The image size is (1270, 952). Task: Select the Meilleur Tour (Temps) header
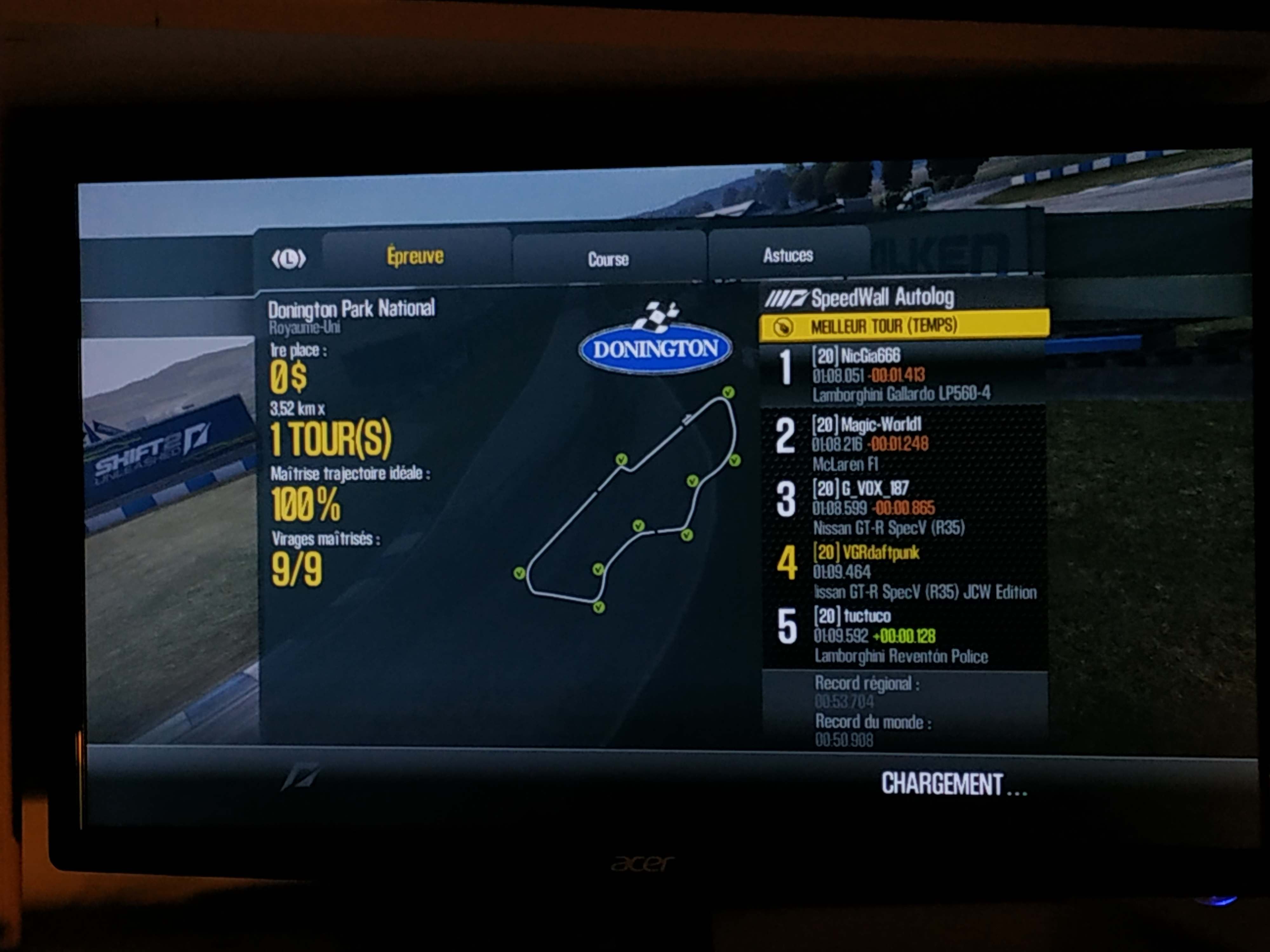(904, 326)
